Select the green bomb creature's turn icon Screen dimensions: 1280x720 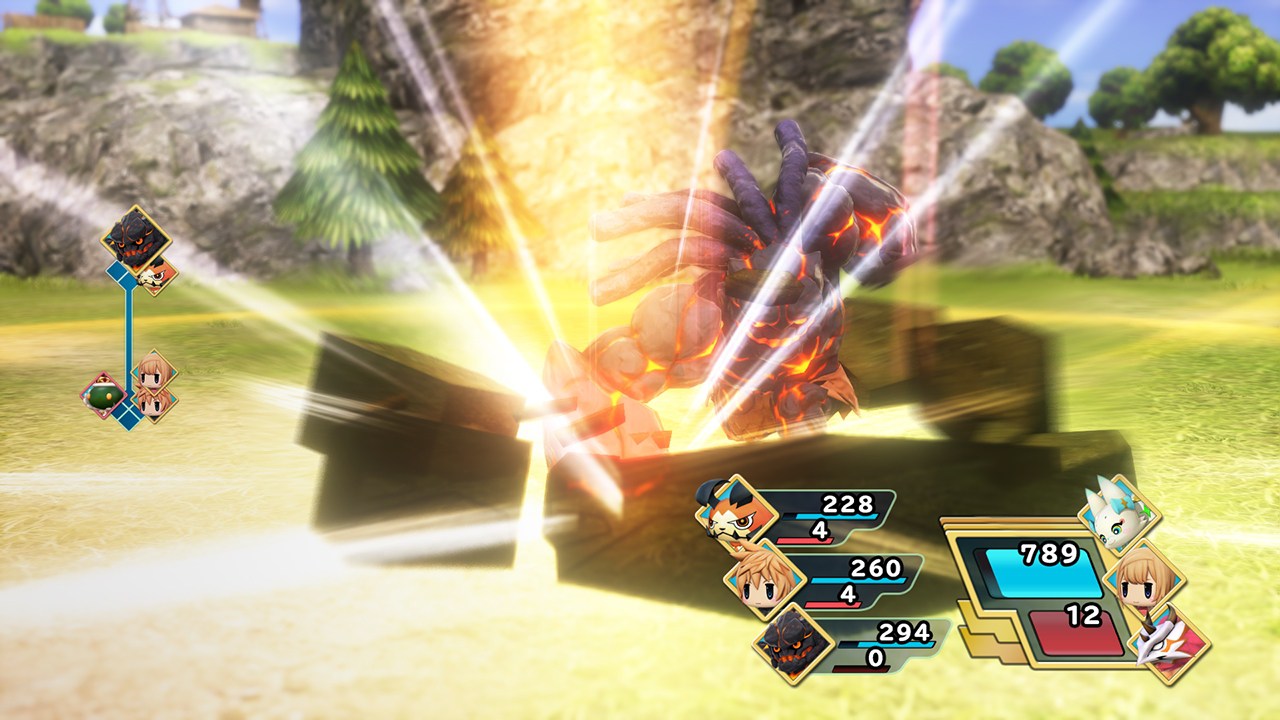coord(104,395)
